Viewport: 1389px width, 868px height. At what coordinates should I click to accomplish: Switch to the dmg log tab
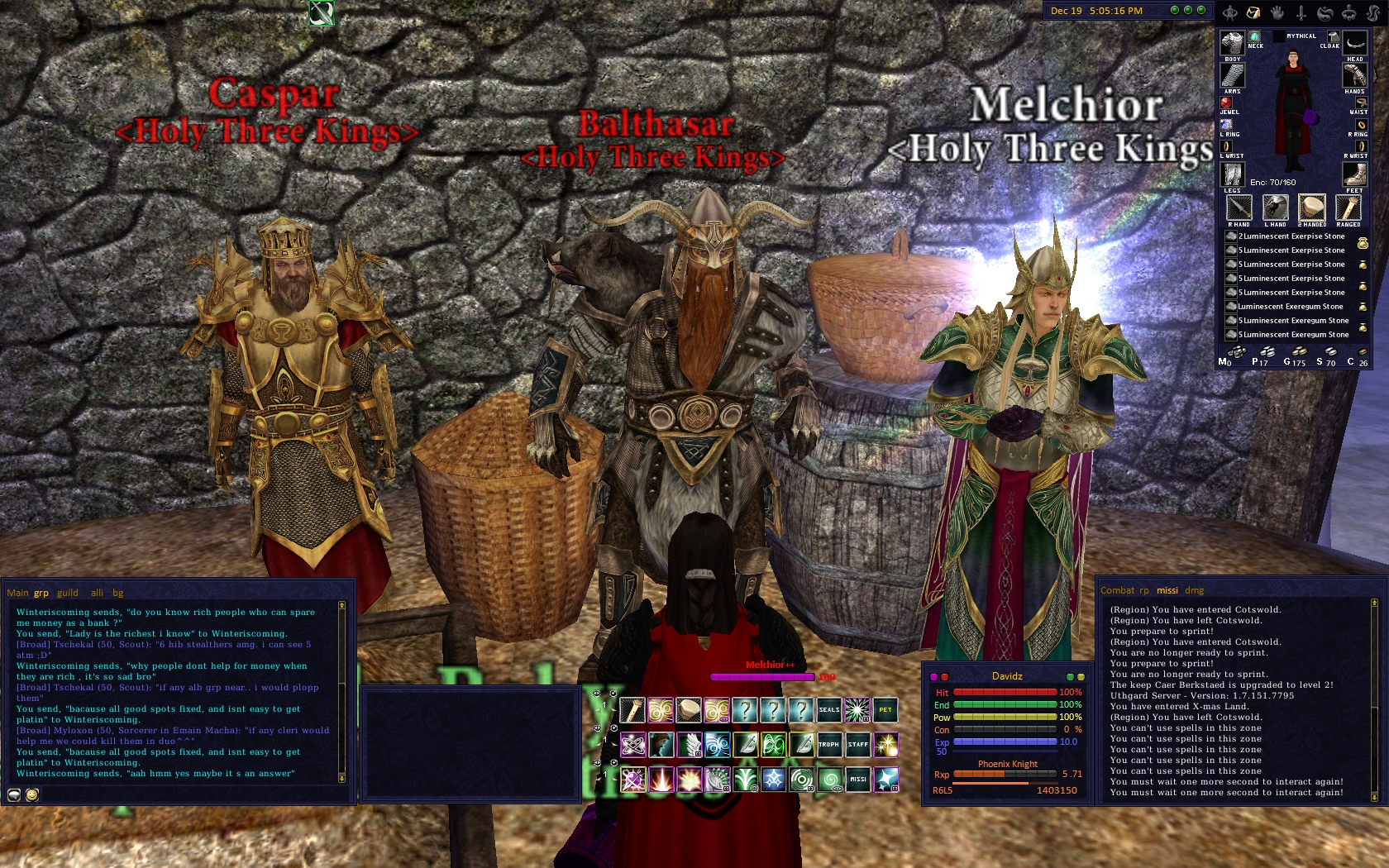(x=1194, y=590)
